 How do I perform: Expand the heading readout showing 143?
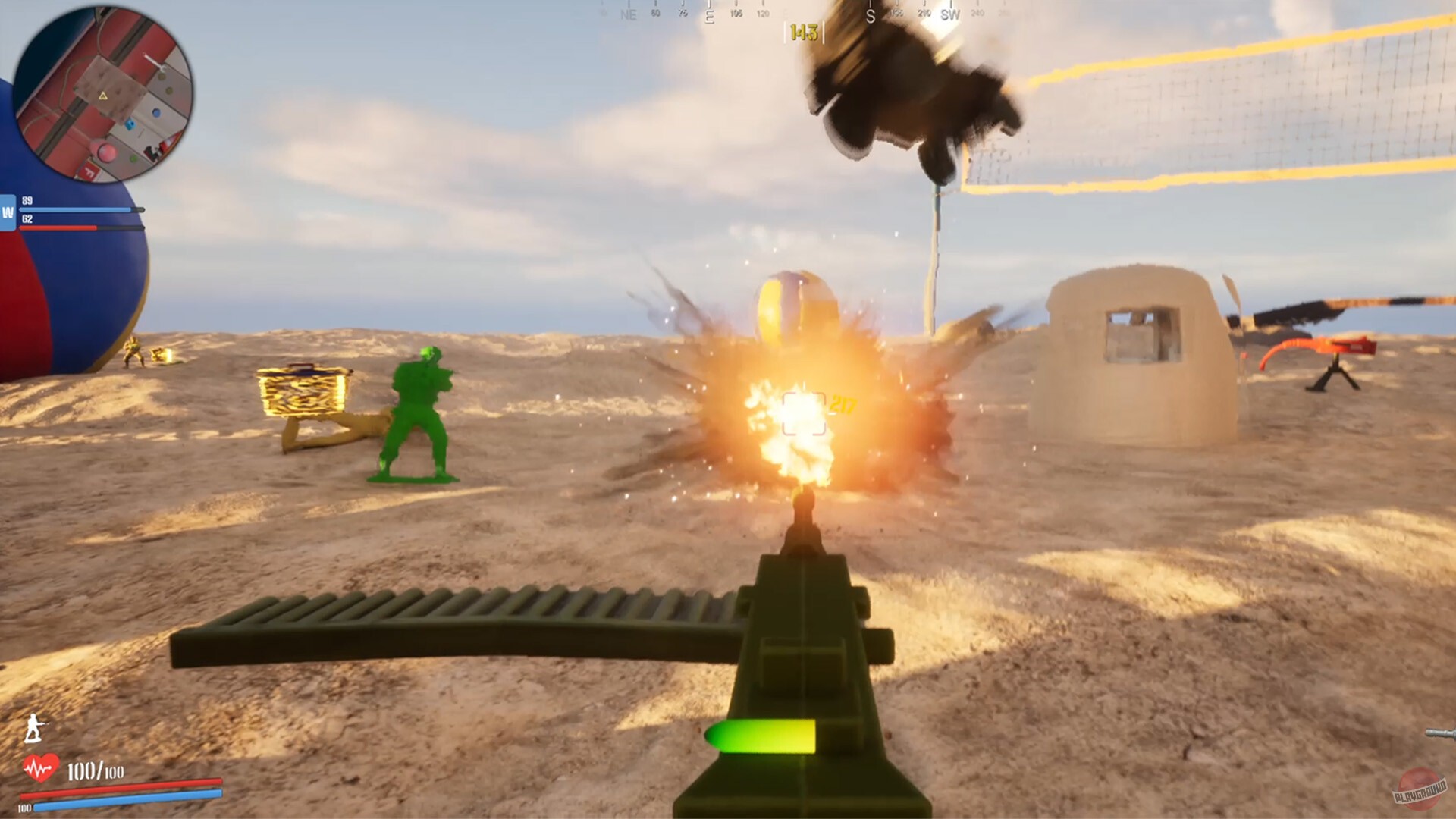point(805,31)
